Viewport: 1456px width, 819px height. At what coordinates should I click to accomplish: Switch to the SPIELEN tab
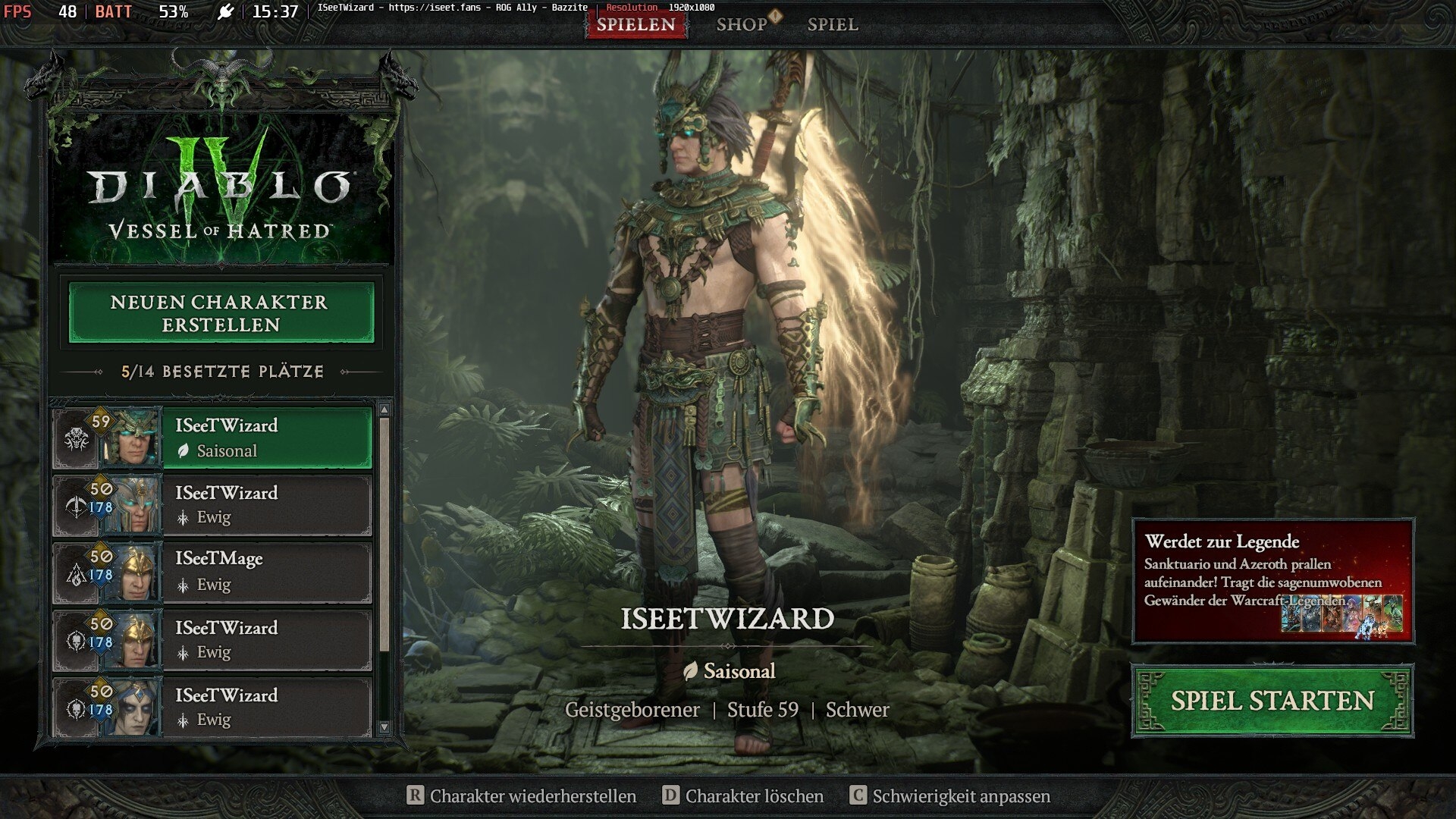point(635,24)
